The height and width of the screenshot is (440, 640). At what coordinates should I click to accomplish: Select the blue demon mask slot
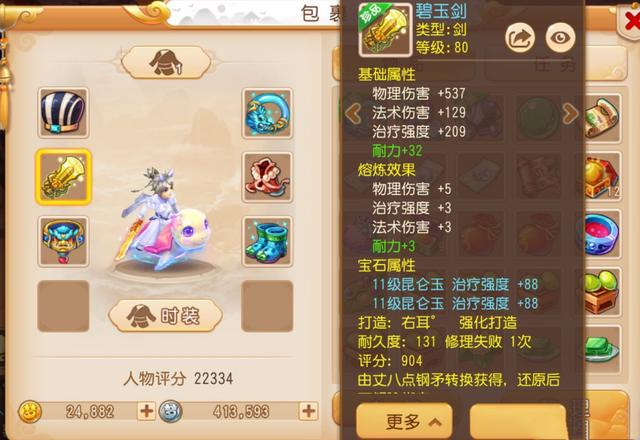pyautogui.click(x=64, y=241)
